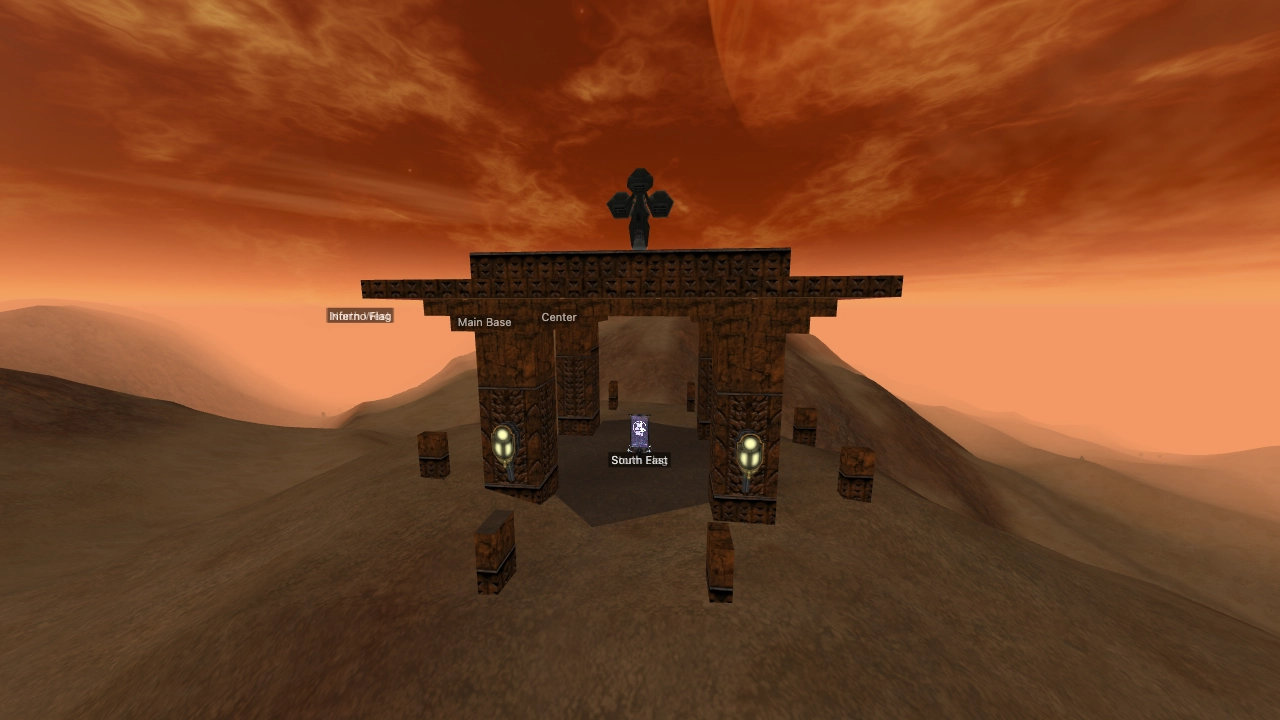Screen dimensions: 1280x720
Task: Expand the South East waypoint details
Action: 639,460
